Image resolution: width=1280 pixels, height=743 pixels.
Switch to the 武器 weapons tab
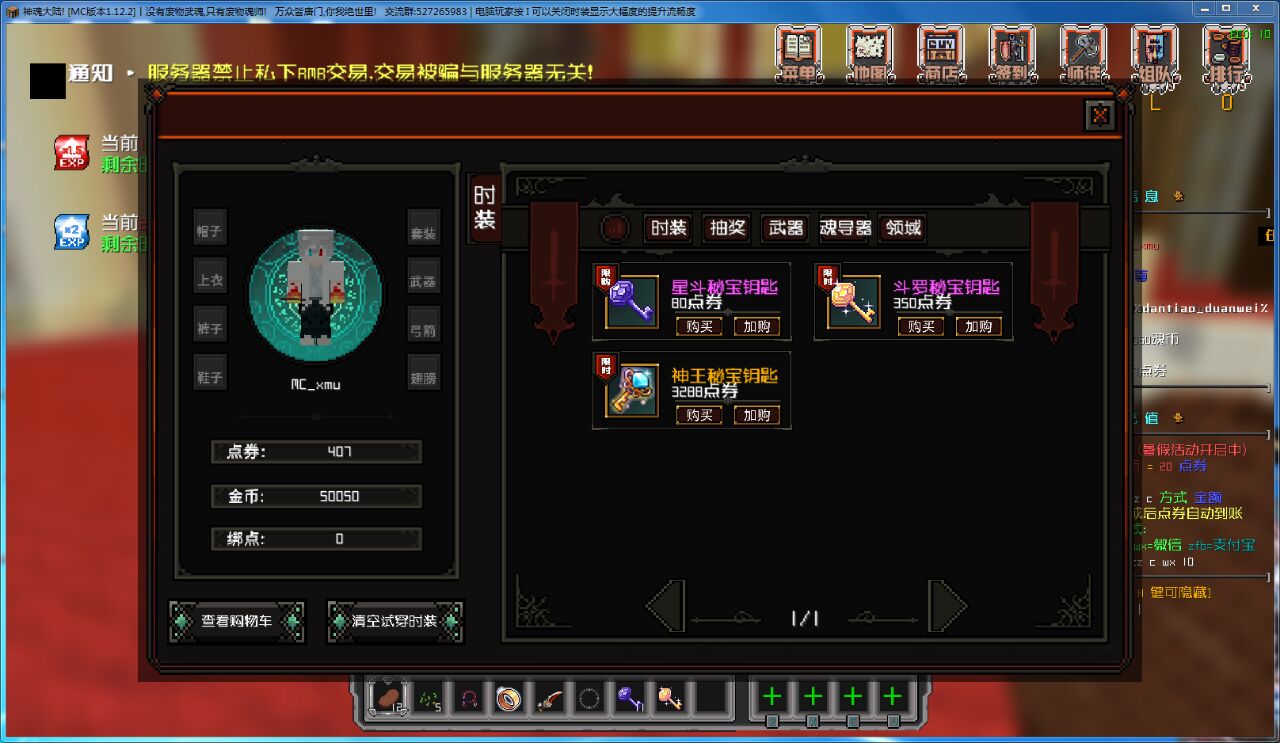[x=785, y=228]
